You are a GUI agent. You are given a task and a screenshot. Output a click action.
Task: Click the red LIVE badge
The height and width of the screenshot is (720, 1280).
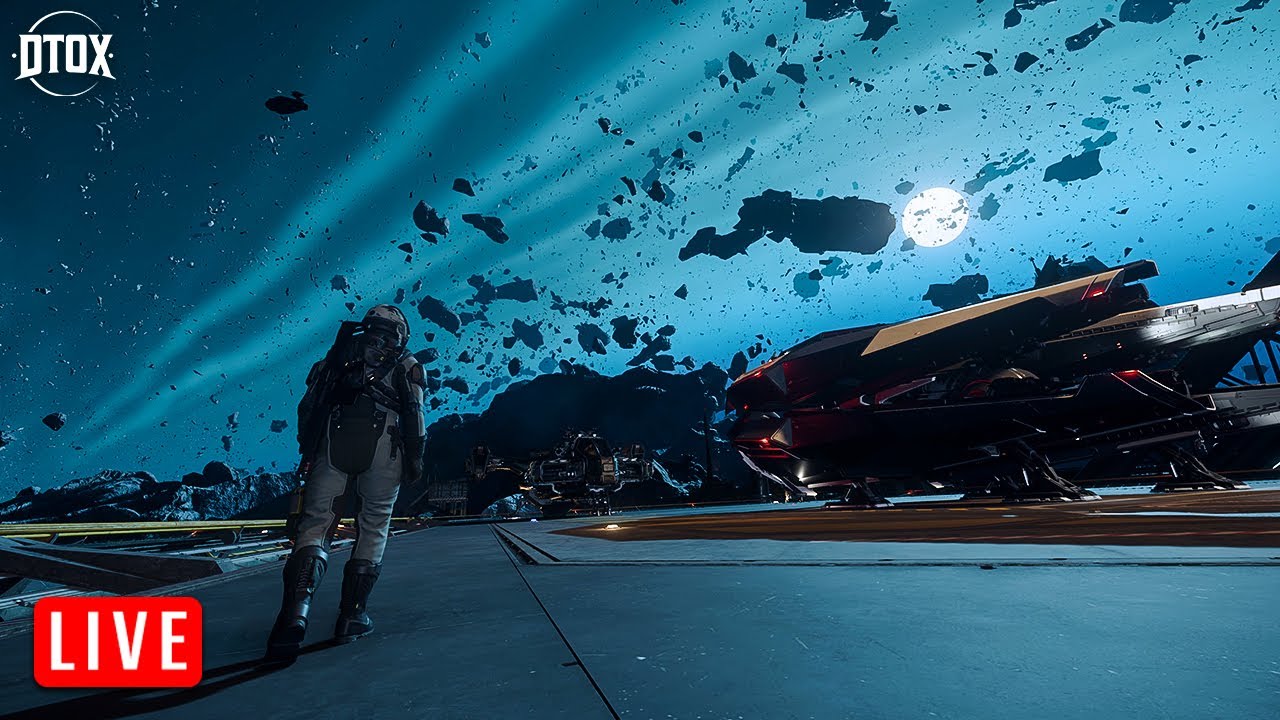coord(118,642)
